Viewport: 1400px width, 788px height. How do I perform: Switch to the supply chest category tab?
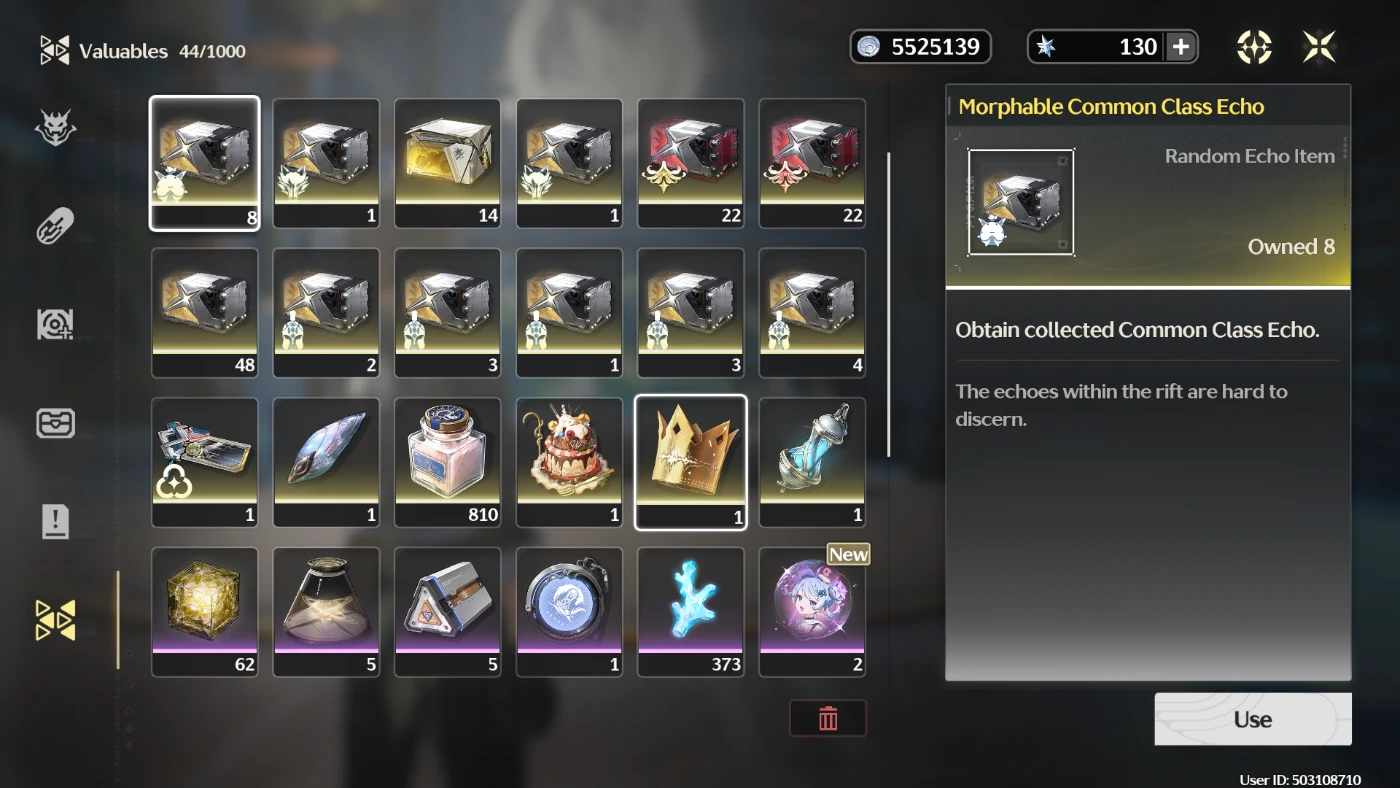coord(55,423)
